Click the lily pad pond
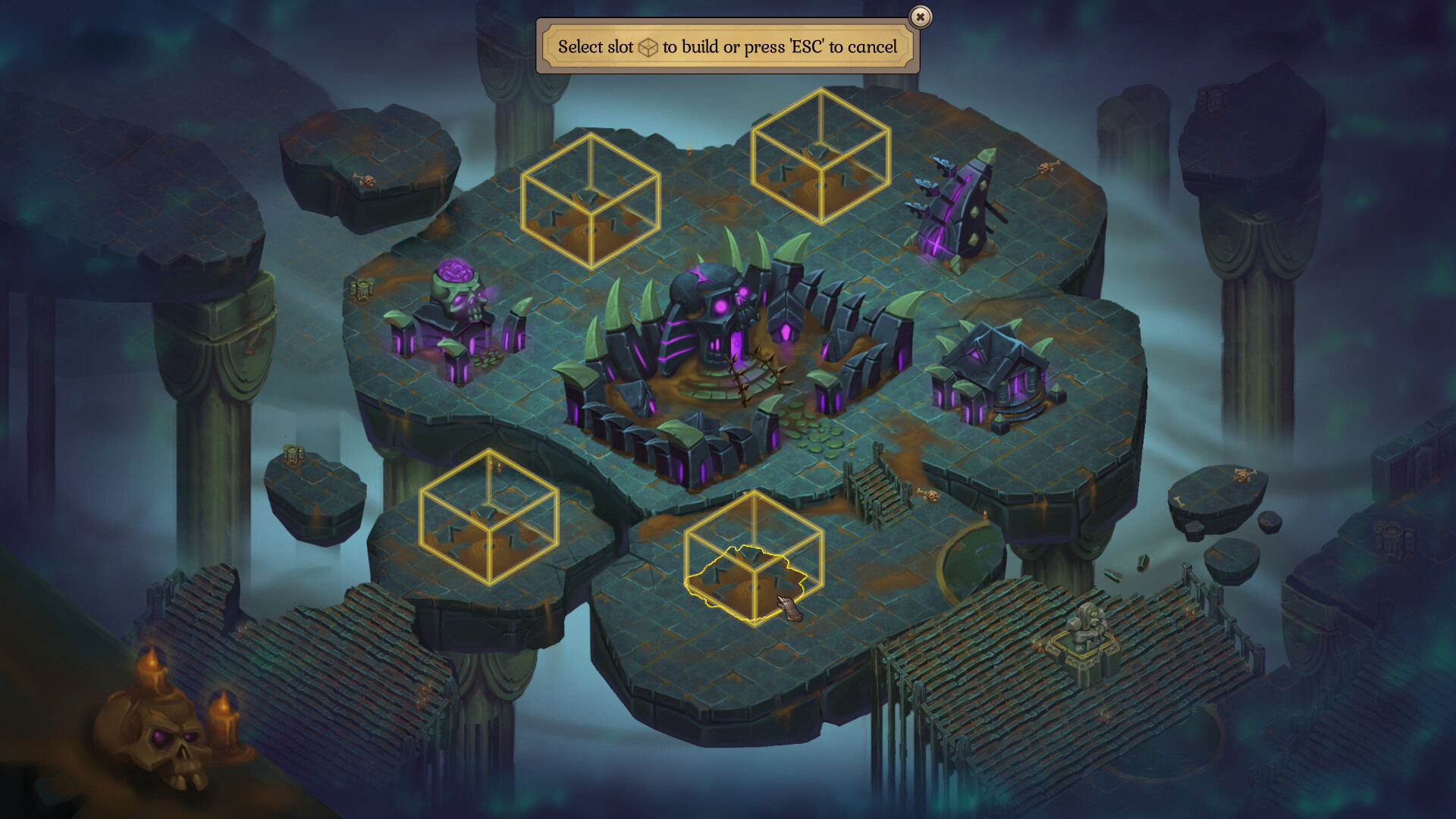Viewport: 1456px width, 819px height. pyautogui.click(x=819, y=436)
